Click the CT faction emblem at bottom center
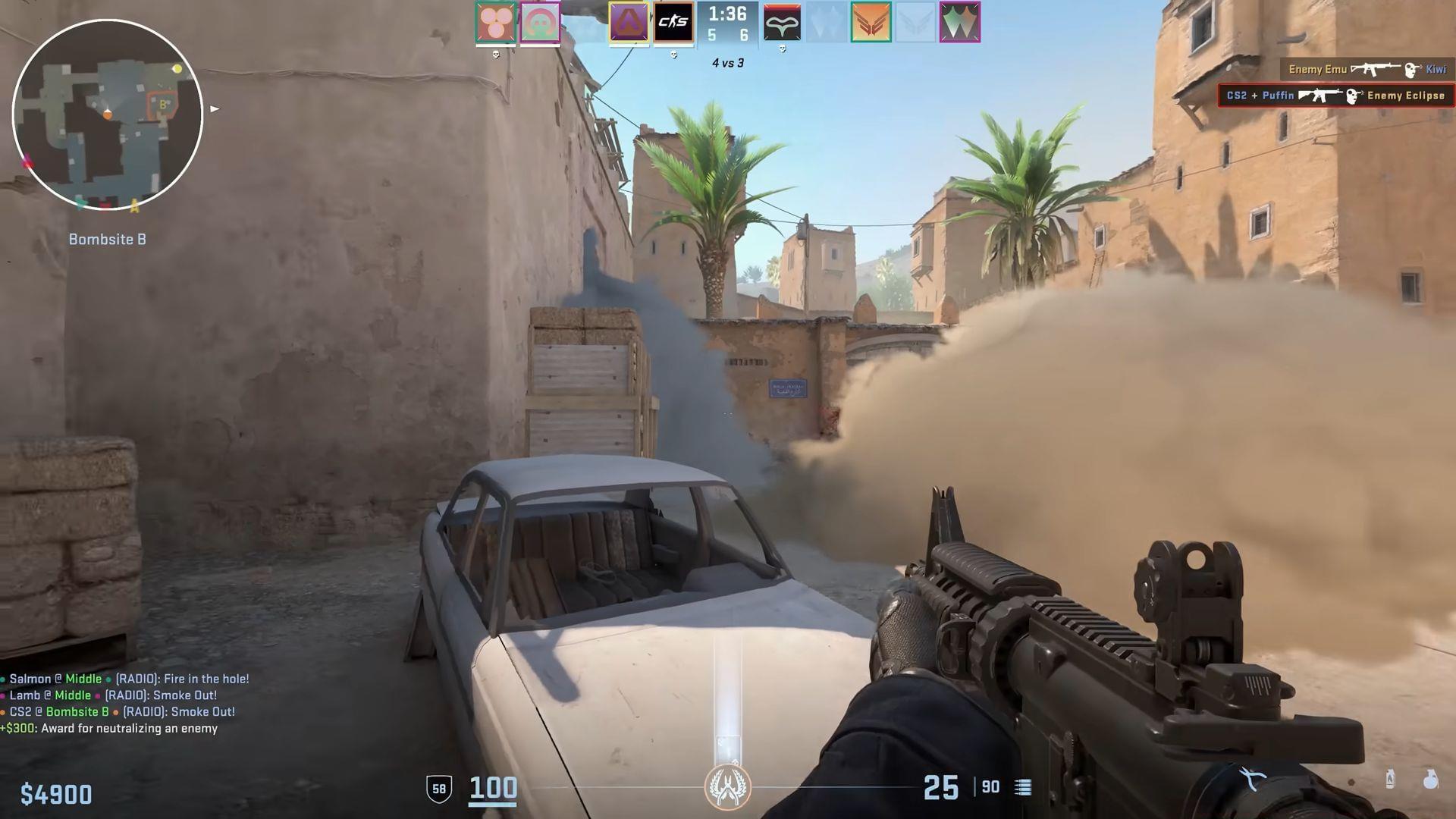The image size is (1456, 819). click(x=728, y=787)
